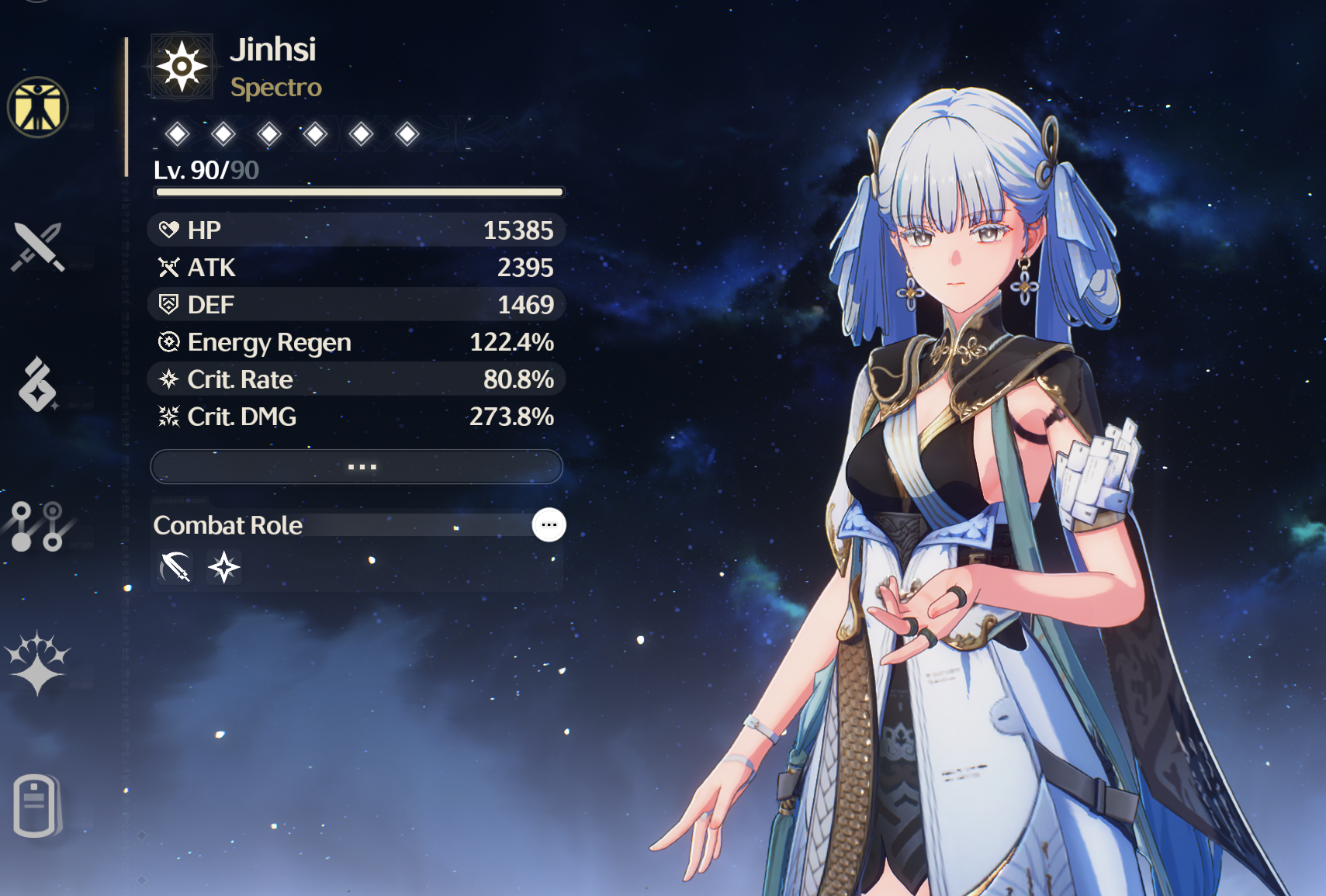Select the bottom profile card tab
The width and height of the screenshot is (1326, 896).
tap(36, 805)
